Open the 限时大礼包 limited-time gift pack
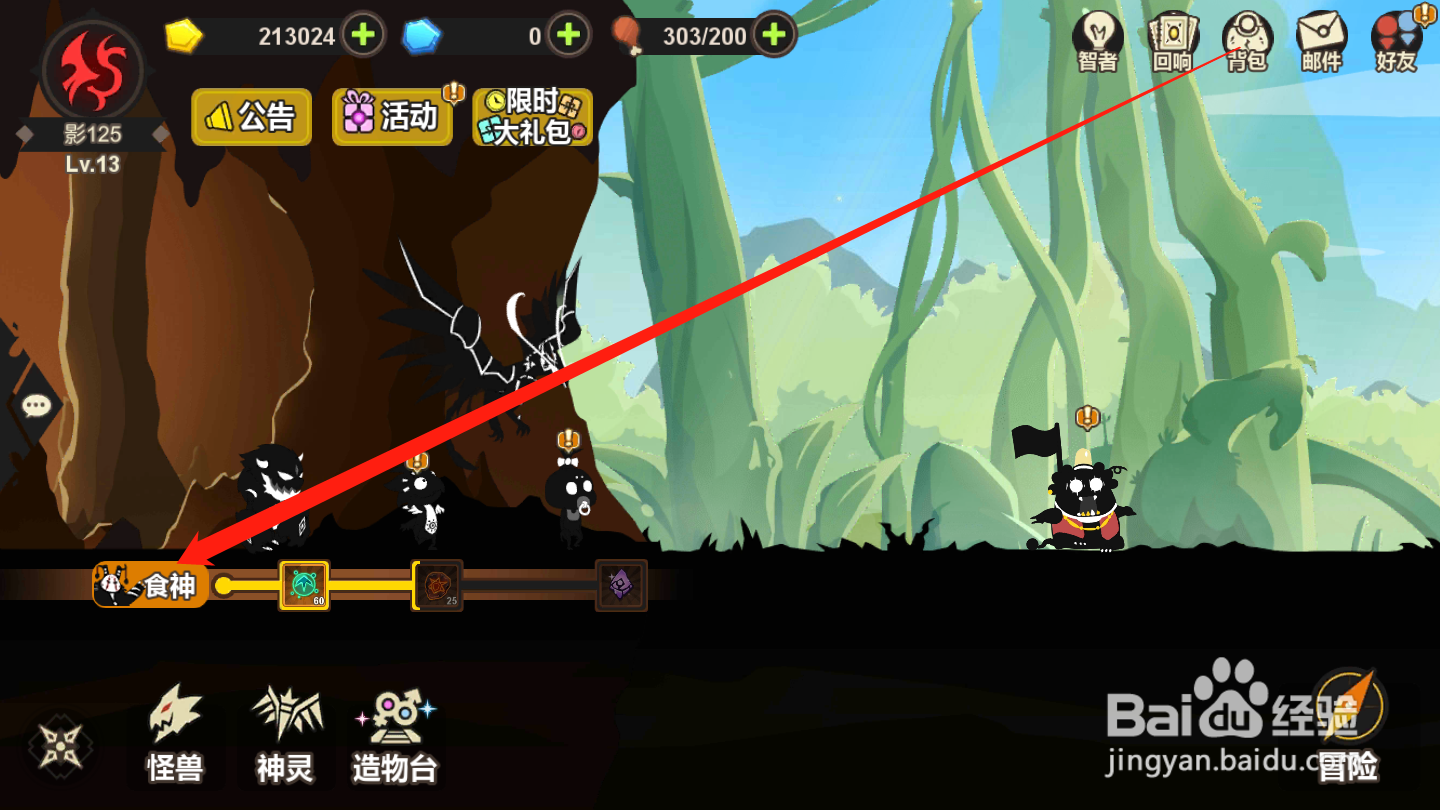 [532, 117]
